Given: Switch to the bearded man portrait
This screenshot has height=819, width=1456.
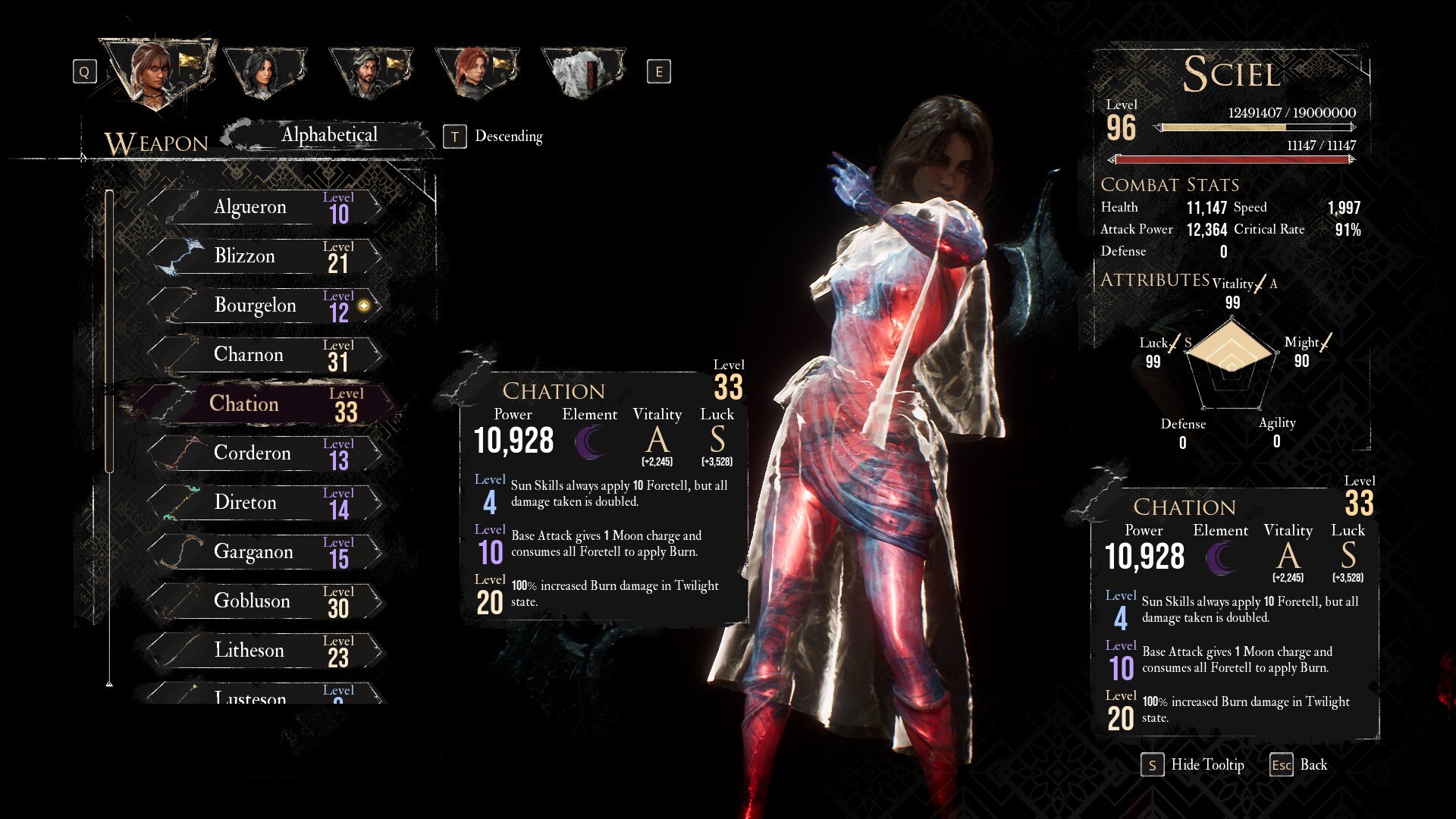Looking at the screenshot, I should click(x=369, y=72).
